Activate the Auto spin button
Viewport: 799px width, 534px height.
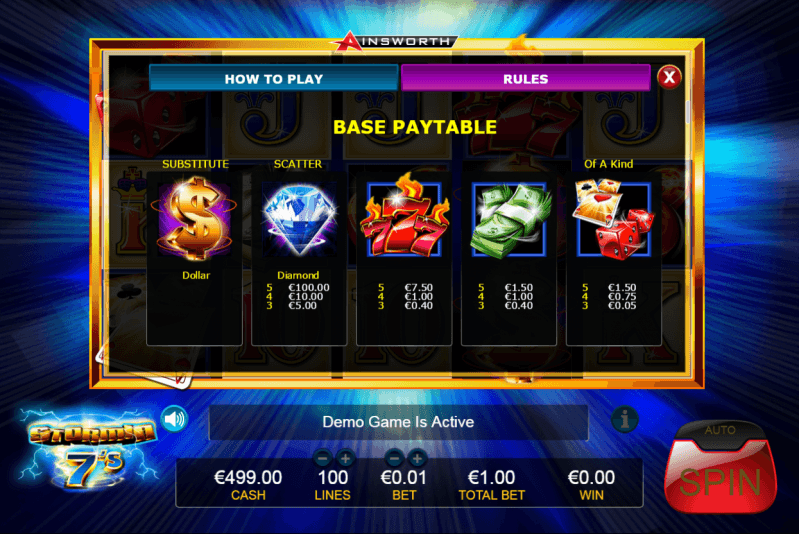[x=721, y=431]
